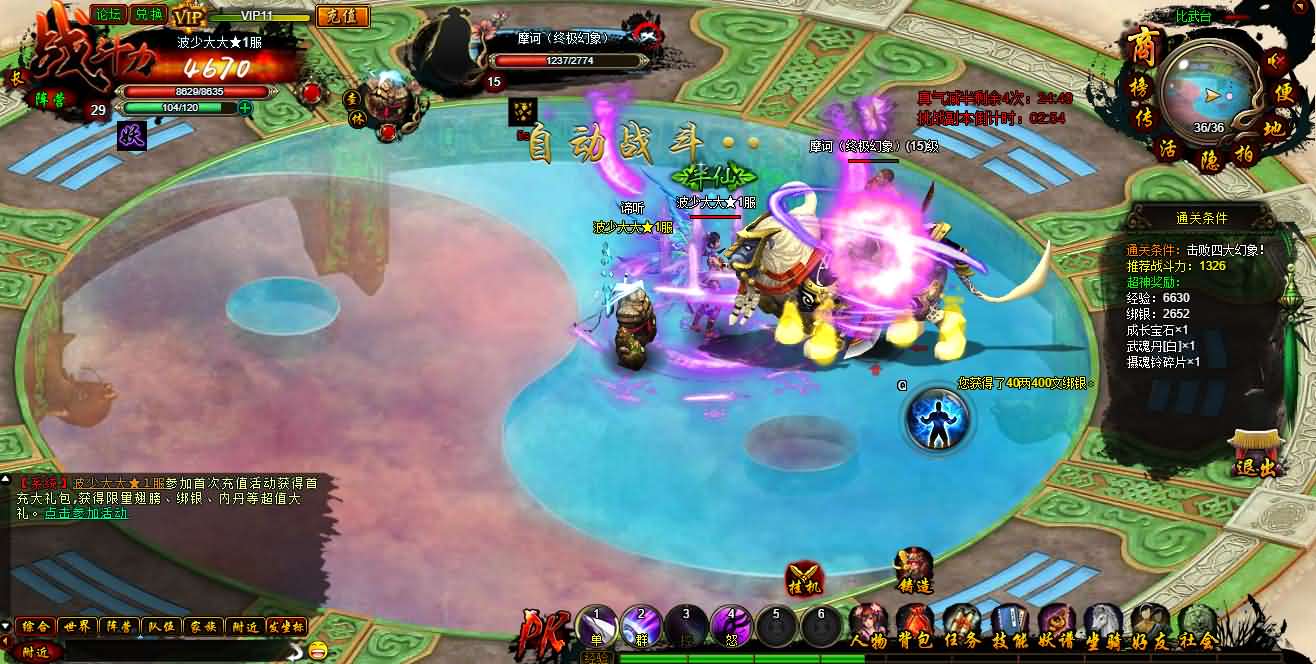Toggle the sound mute speaker icon

click(1276, 61)
